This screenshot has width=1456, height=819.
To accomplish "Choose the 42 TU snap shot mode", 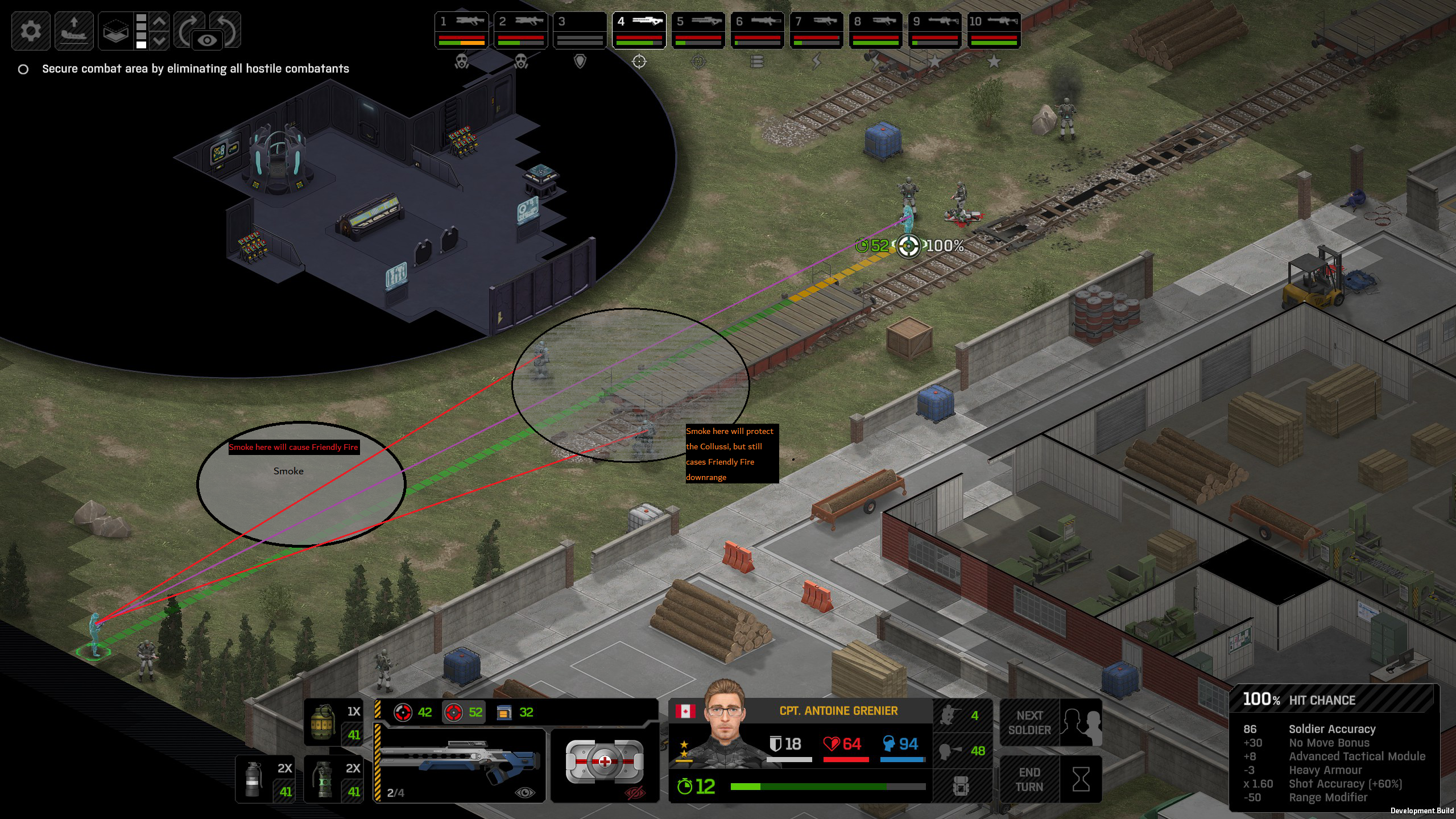I will pos(413,713).
